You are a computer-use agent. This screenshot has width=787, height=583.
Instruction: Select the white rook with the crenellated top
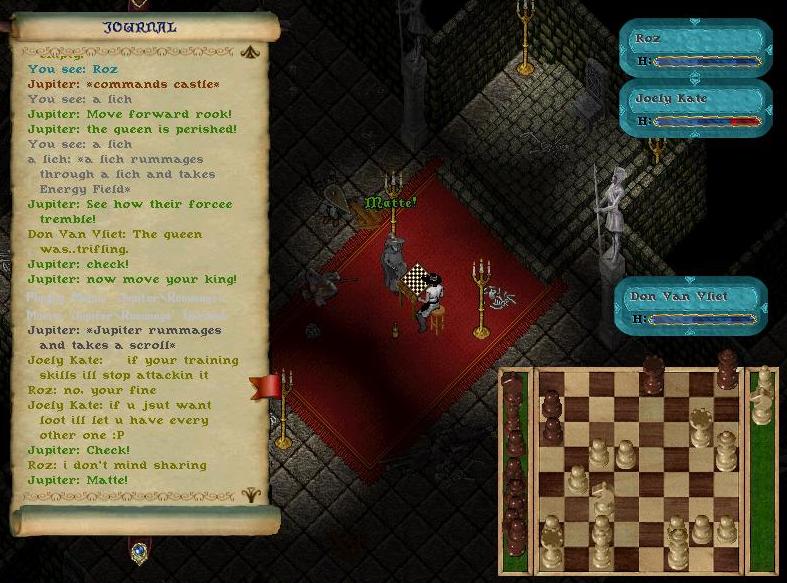[x=701, y=428]
